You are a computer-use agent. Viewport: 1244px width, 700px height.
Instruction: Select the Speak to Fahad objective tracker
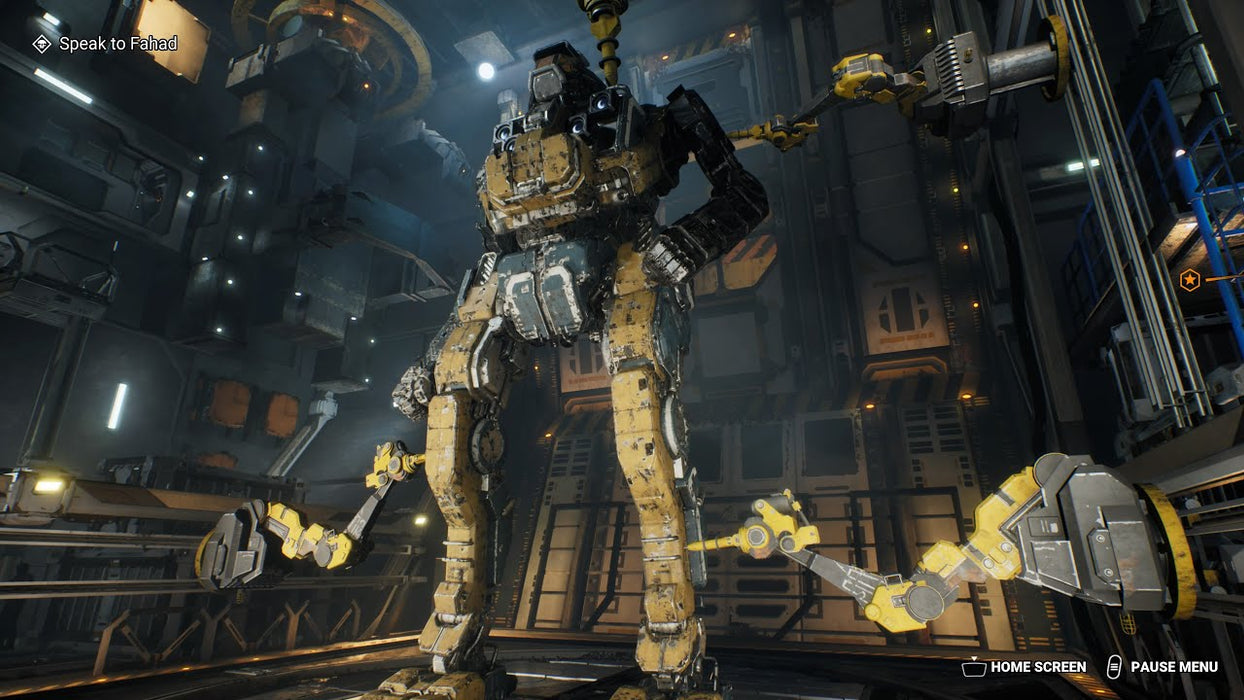pyautogui.click(x=105, y=44)
